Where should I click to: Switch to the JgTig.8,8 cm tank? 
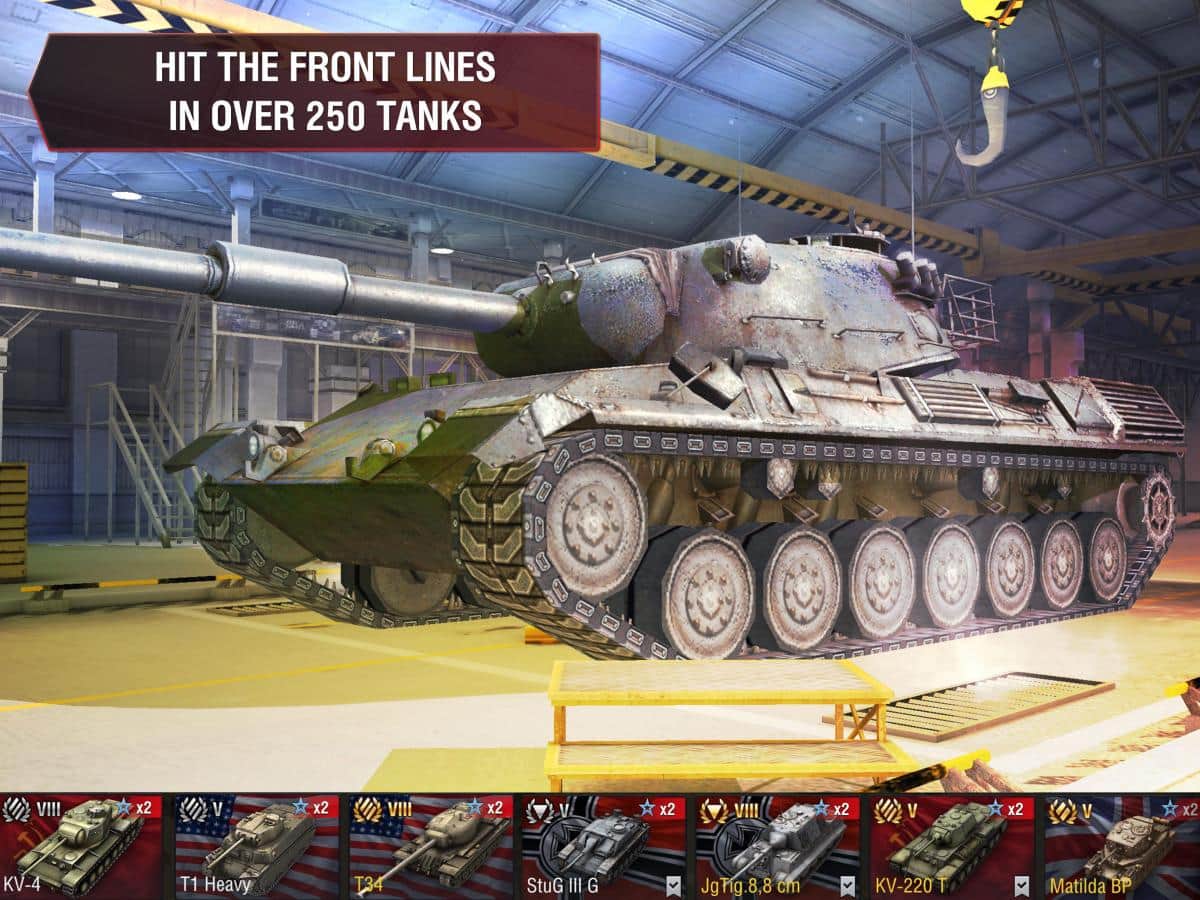point(770,843)
